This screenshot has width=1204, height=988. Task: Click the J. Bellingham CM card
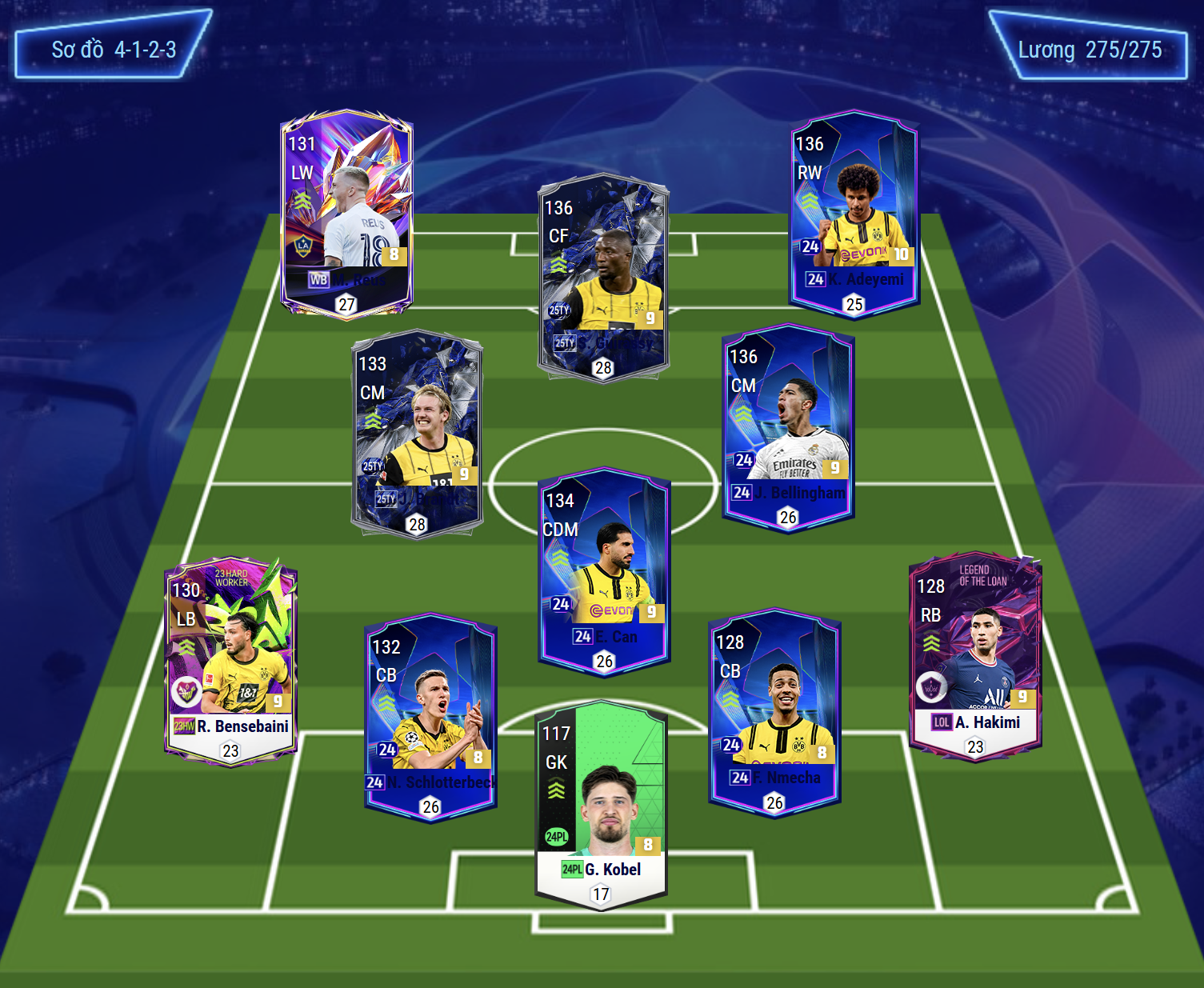click(788, 427)
